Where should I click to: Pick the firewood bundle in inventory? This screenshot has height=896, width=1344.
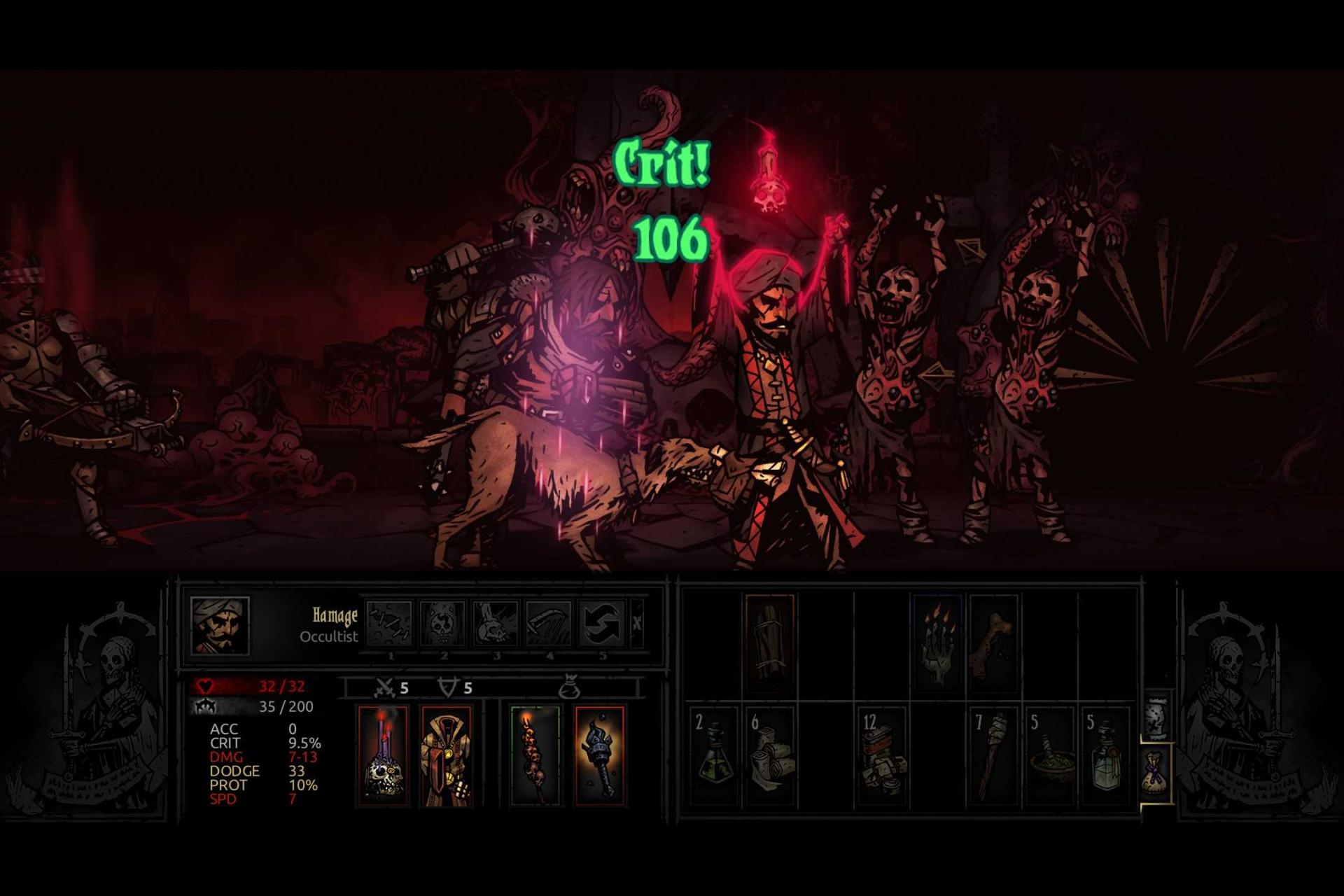click(x=770, y=644)
